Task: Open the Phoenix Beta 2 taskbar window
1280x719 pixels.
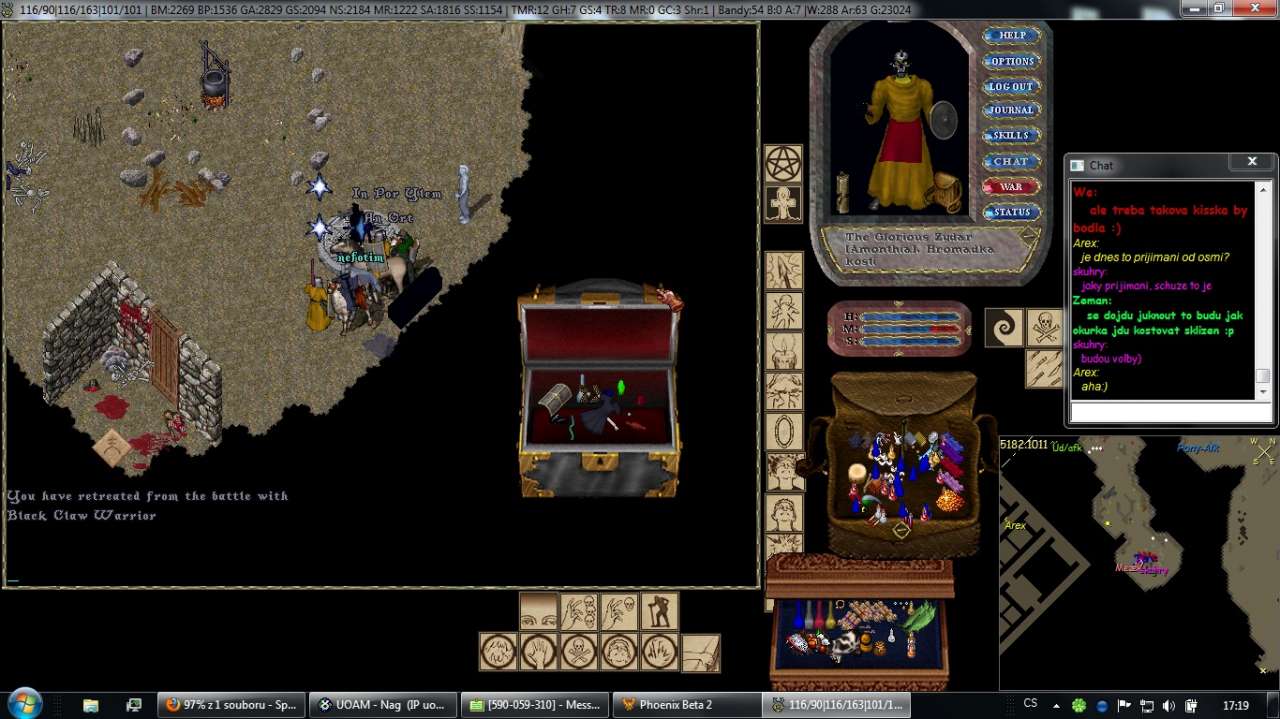Action: [685, 705]
